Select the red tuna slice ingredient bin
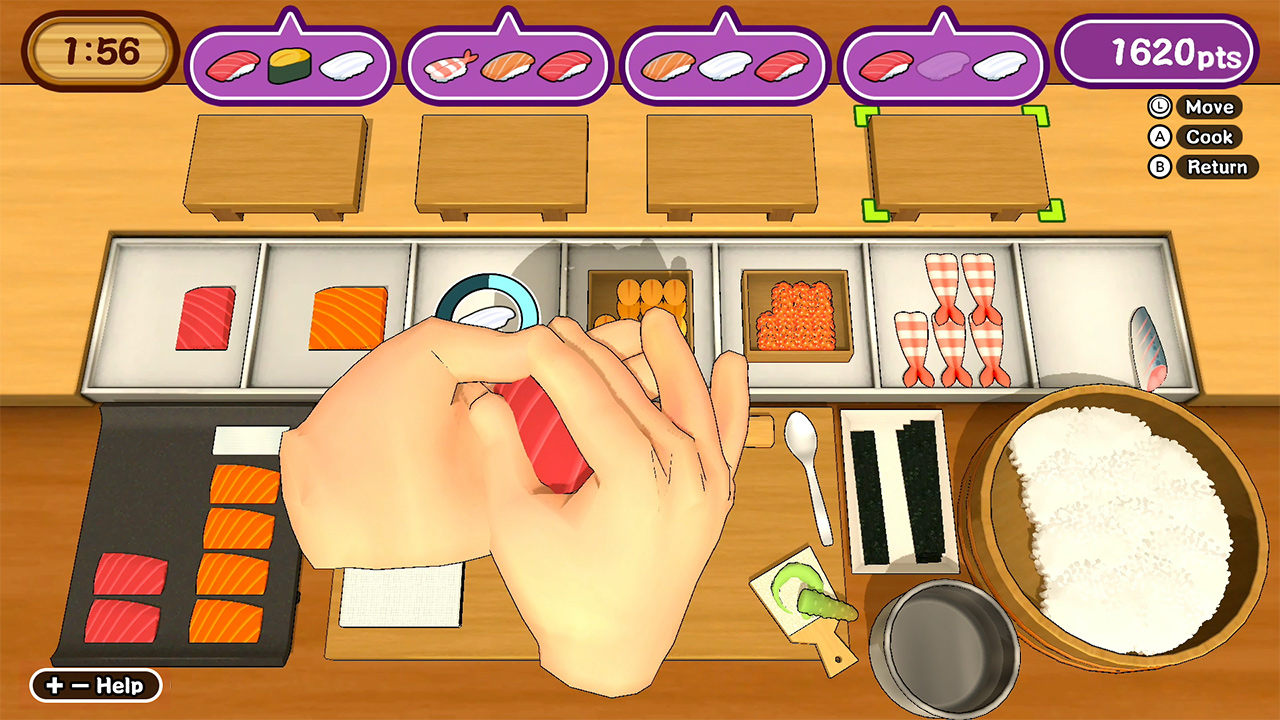The image size is (1280, 720). [x=204, y=319]
